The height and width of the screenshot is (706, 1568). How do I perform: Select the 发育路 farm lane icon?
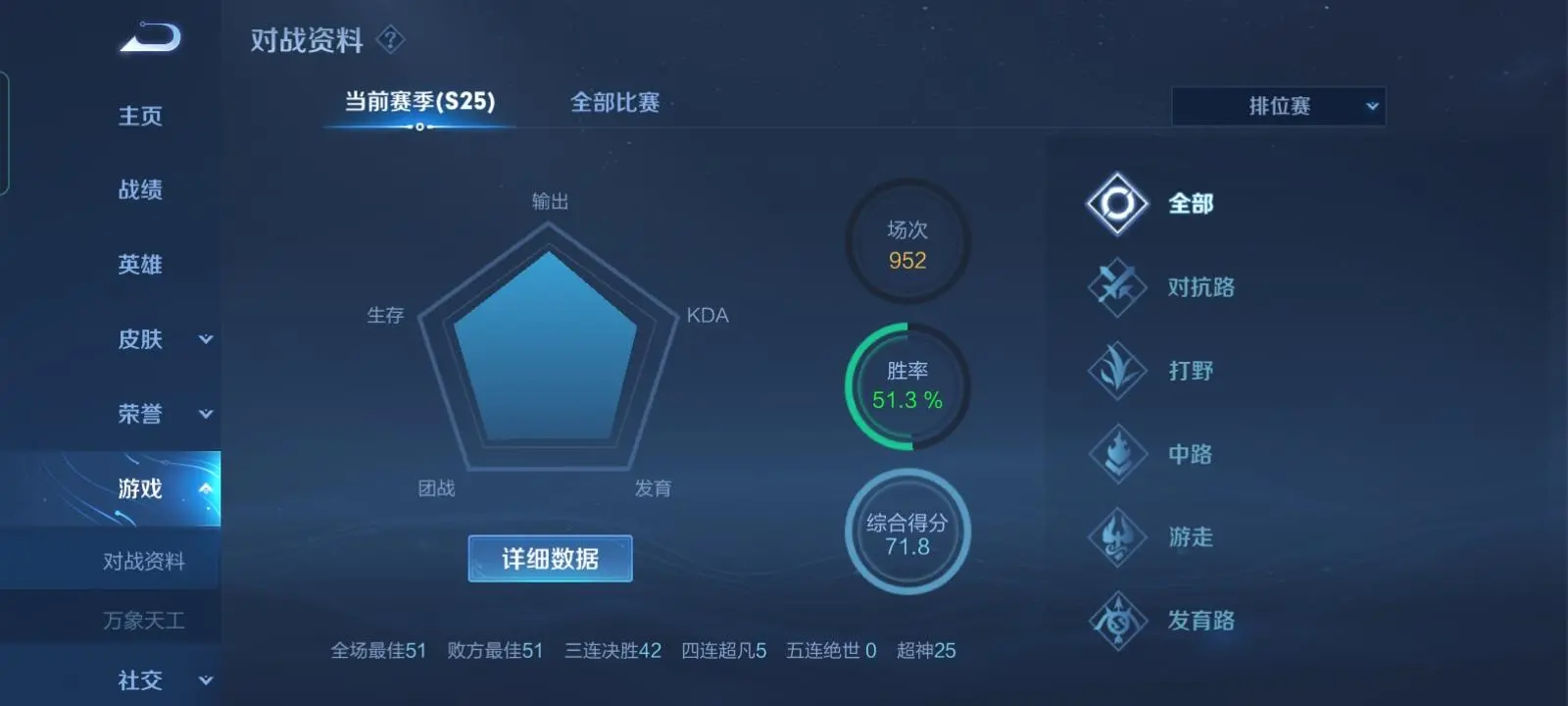1117,621
